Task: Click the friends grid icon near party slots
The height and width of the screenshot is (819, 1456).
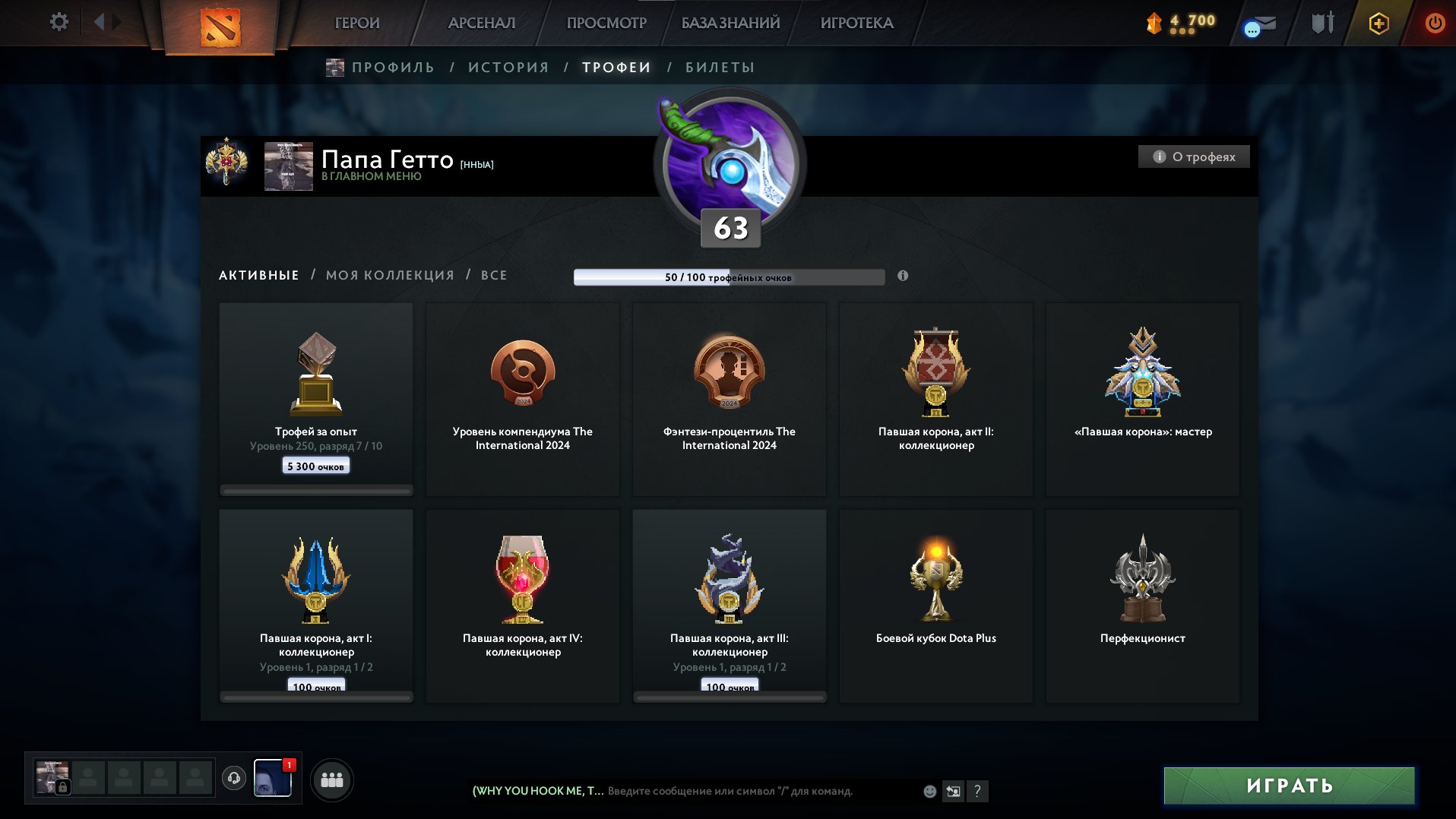Action: pyautogui.click(x=332, y=779)
